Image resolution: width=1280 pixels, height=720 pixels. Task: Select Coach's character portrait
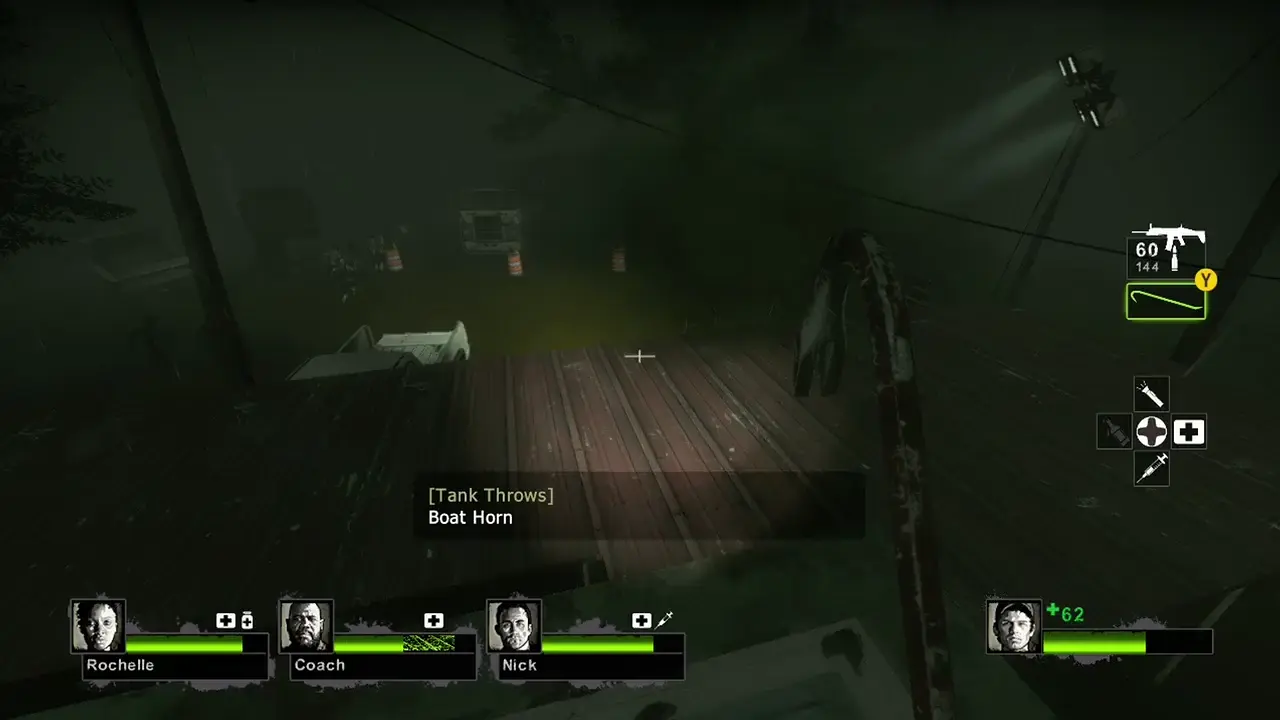coord(306,625)
